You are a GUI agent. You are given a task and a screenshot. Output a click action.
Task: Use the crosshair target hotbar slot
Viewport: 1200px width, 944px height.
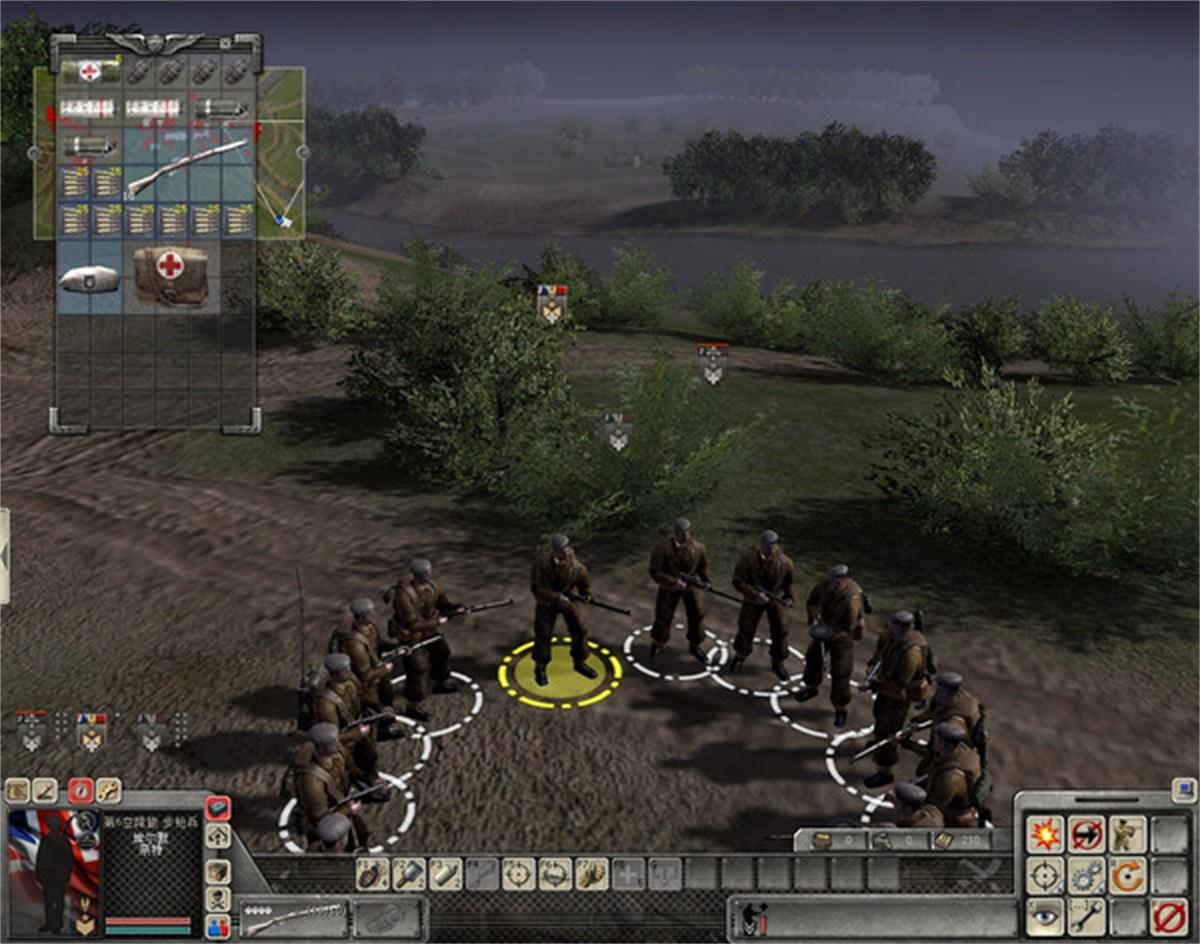click(x=518, y=874)
